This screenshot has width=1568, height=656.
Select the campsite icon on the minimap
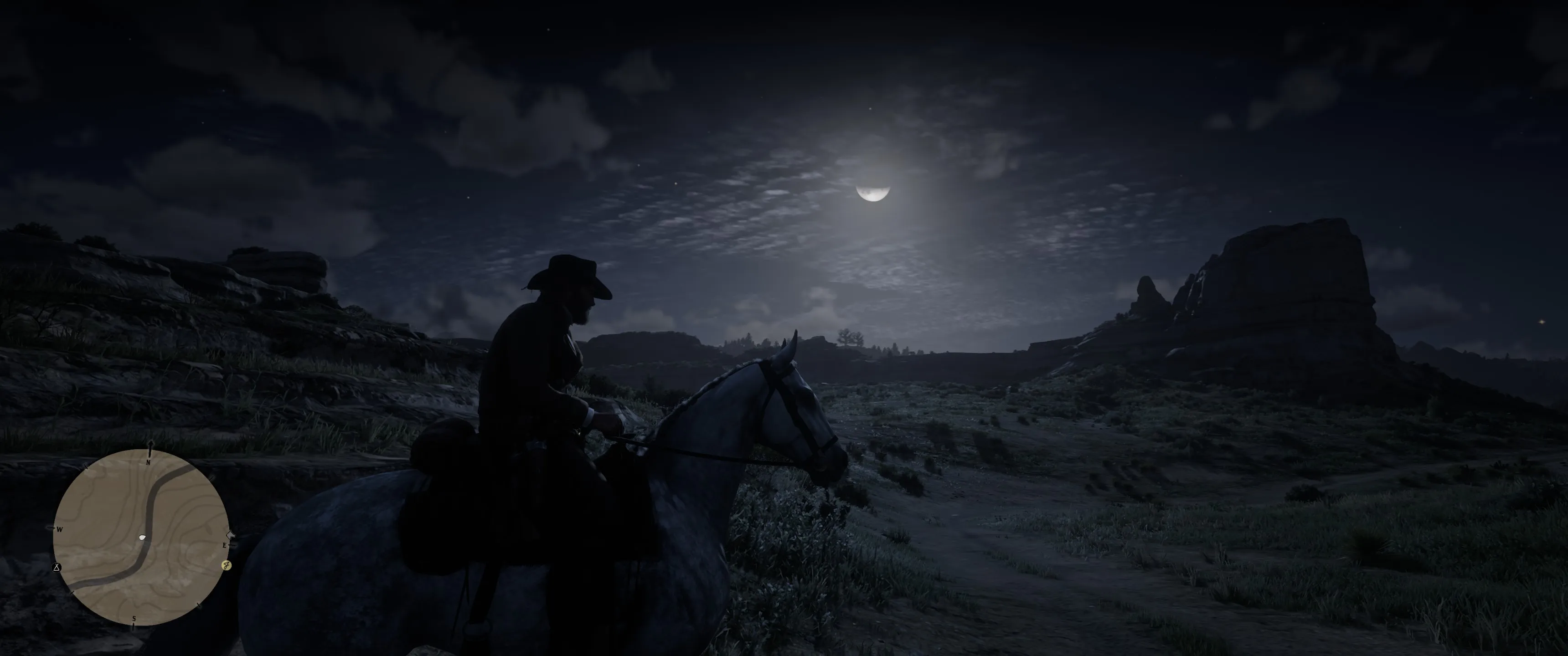click(x=57, y=567)
